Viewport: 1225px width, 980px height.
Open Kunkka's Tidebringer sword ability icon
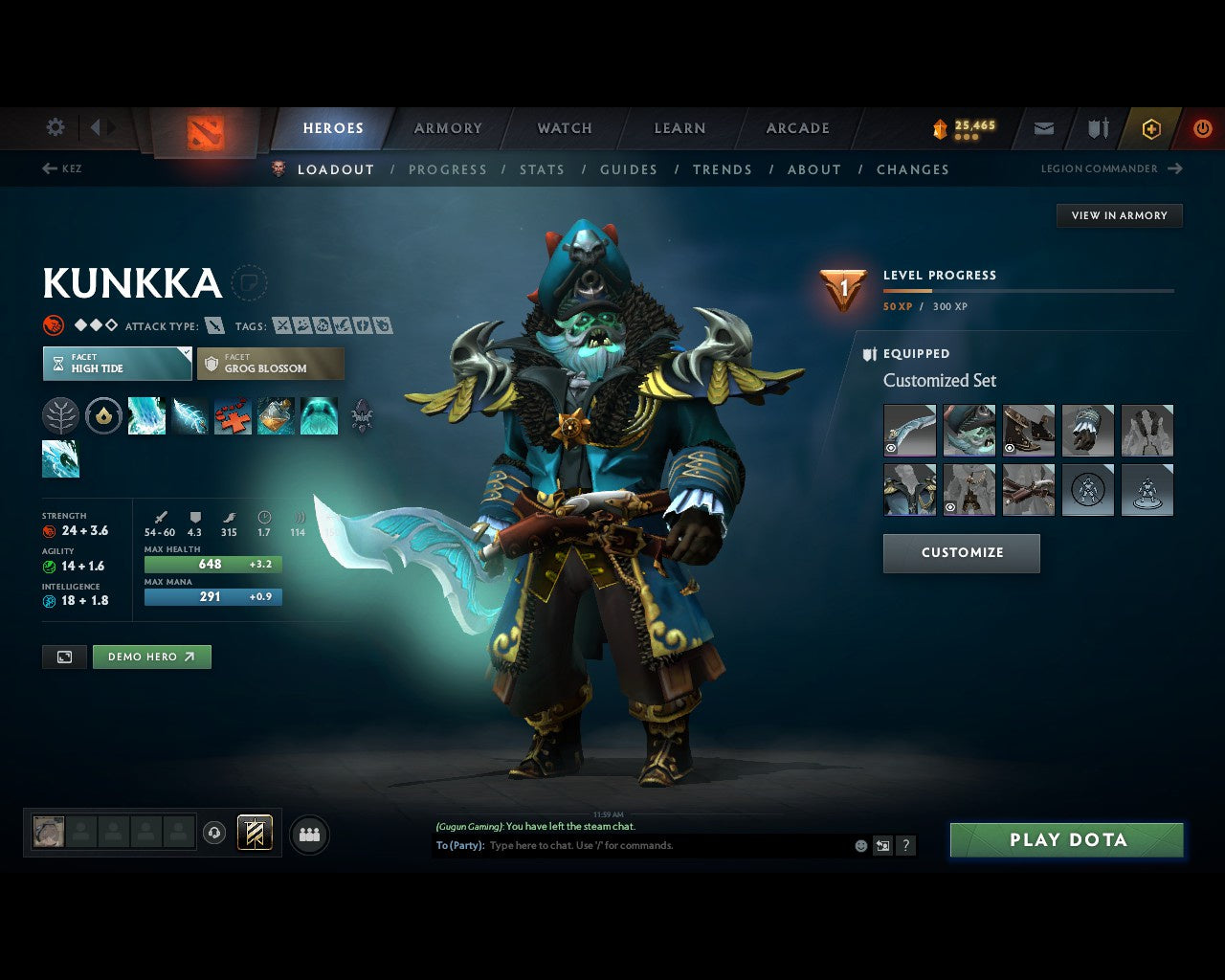(x=189, y=415)
